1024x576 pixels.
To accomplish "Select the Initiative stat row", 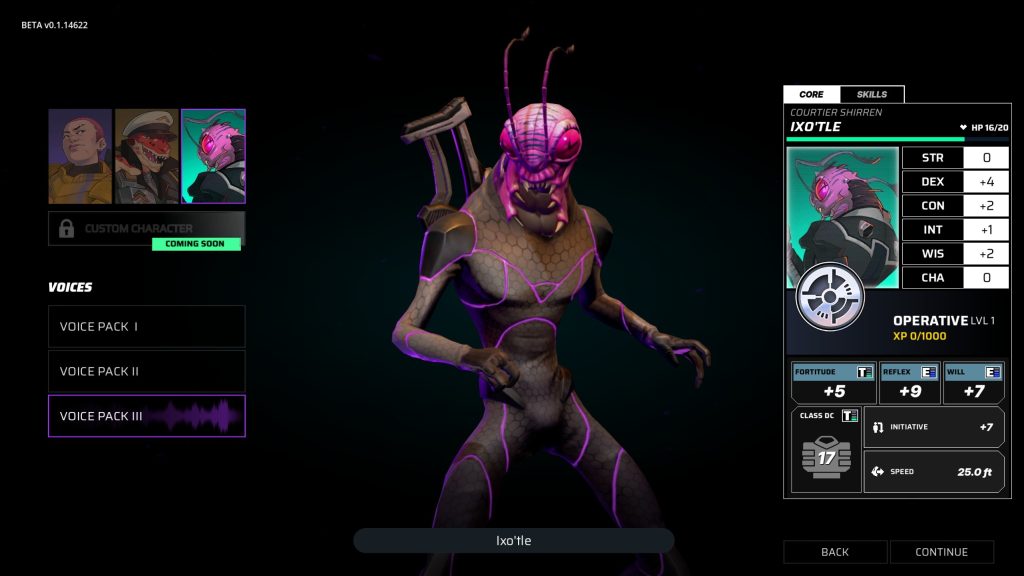I will click(x=934, y=427).
